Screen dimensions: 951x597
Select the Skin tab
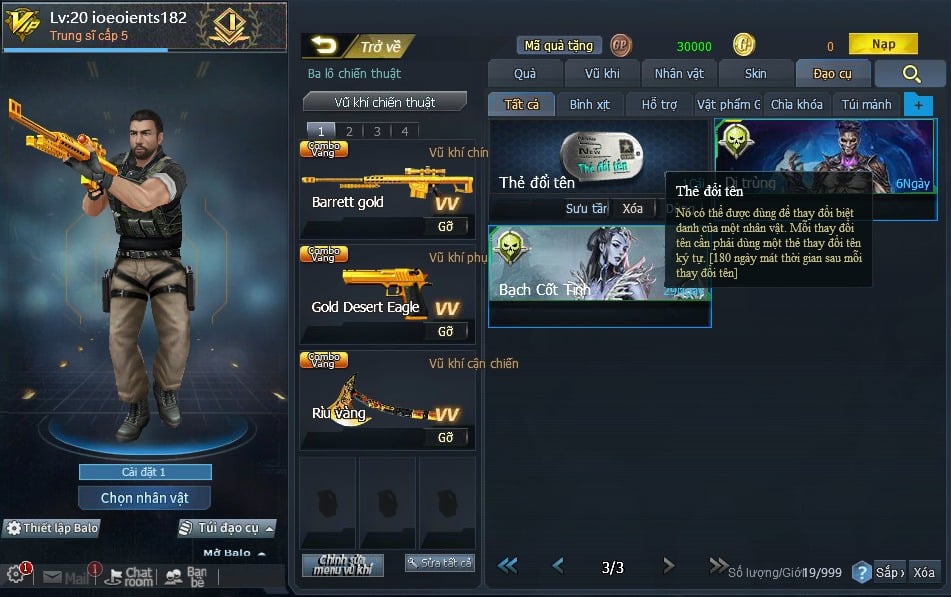[x=755, y=74]
